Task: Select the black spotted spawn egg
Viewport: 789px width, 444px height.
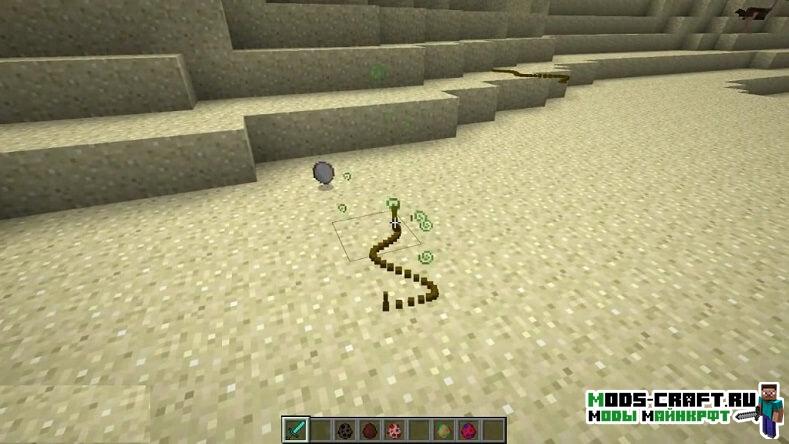Action: pyautogui.click(x=344, y=431)
